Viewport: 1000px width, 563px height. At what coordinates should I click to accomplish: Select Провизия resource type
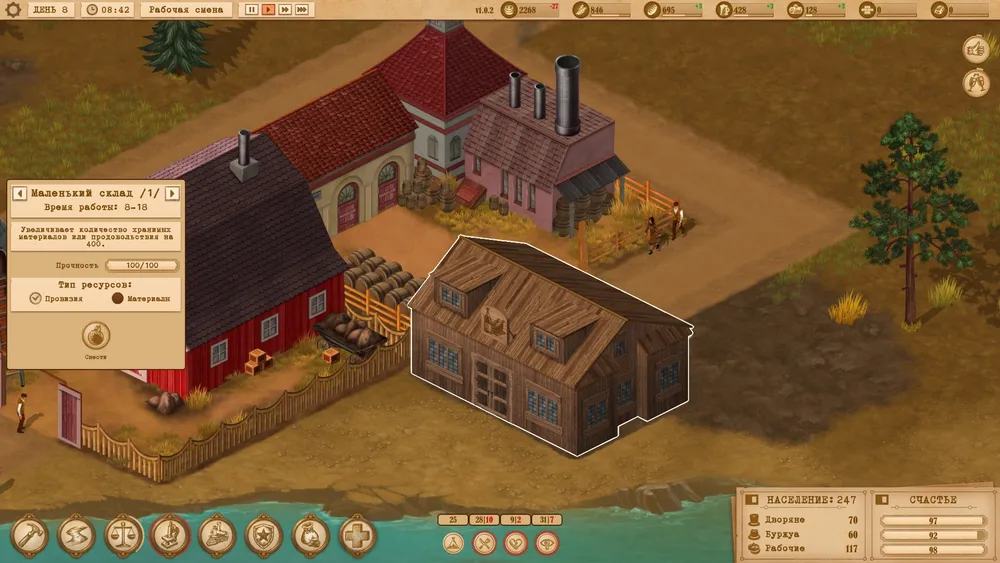[x=36, y=298]
